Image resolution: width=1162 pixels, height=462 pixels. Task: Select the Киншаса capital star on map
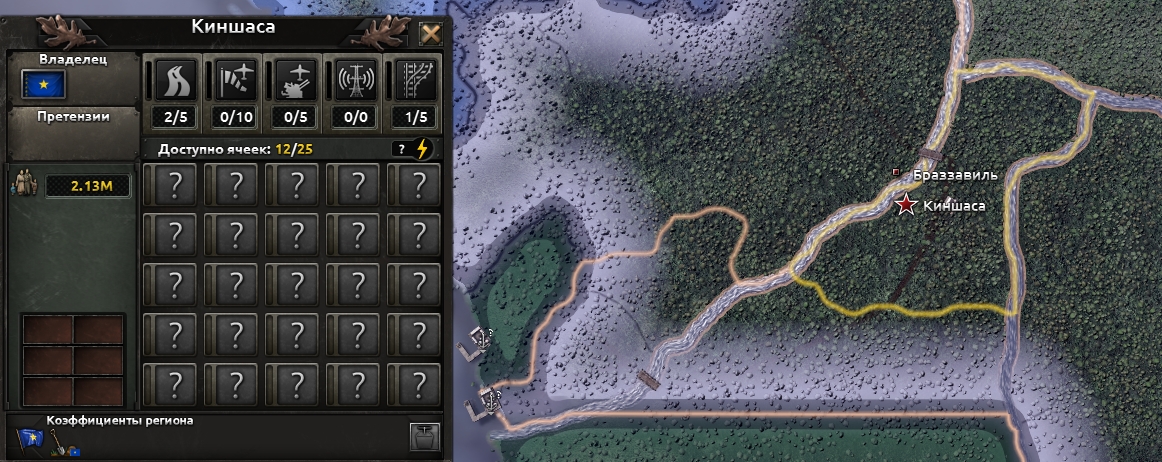pos(907,206)
